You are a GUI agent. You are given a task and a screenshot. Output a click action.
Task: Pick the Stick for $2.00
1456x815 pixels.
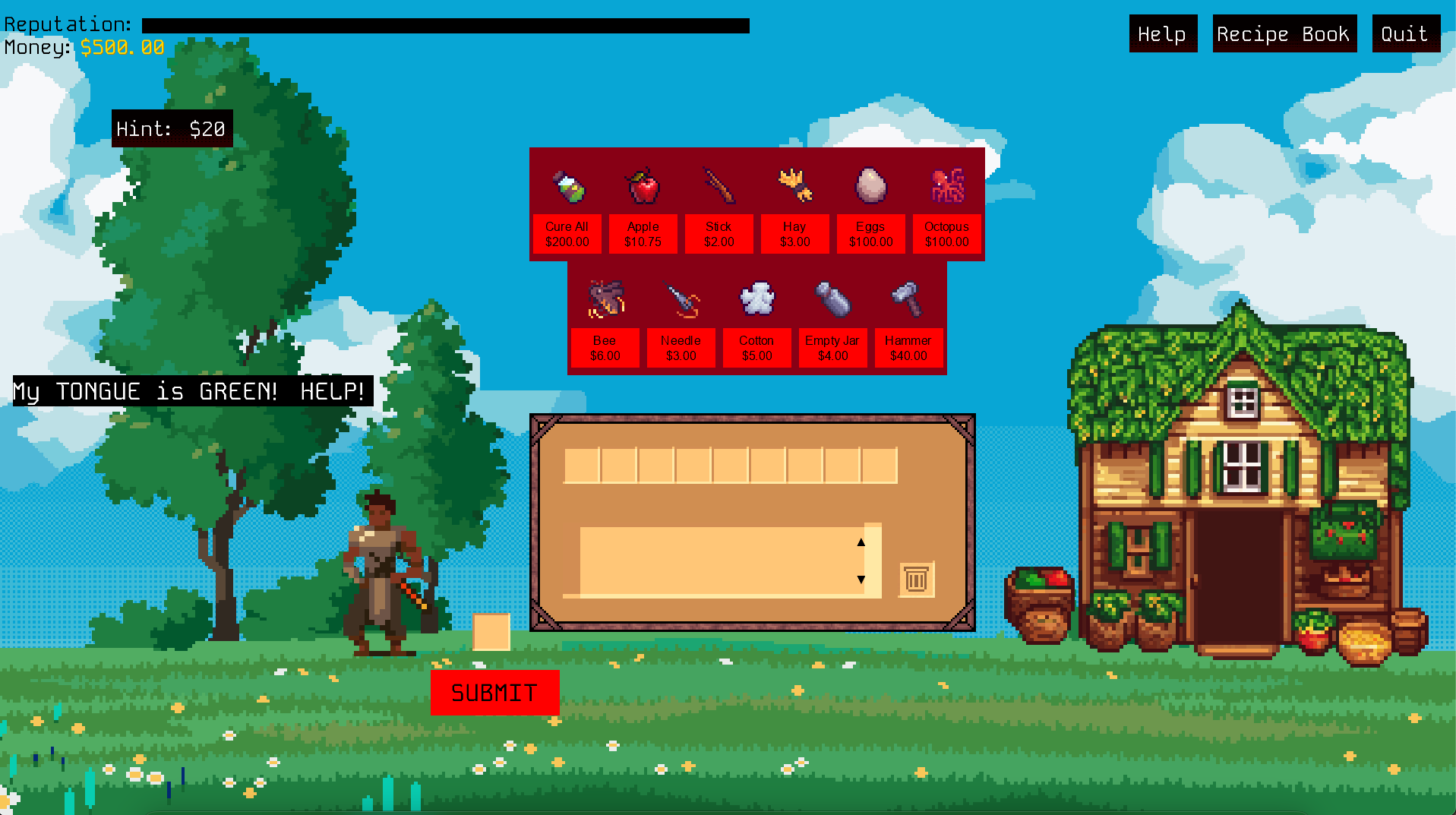pos(719,233)
